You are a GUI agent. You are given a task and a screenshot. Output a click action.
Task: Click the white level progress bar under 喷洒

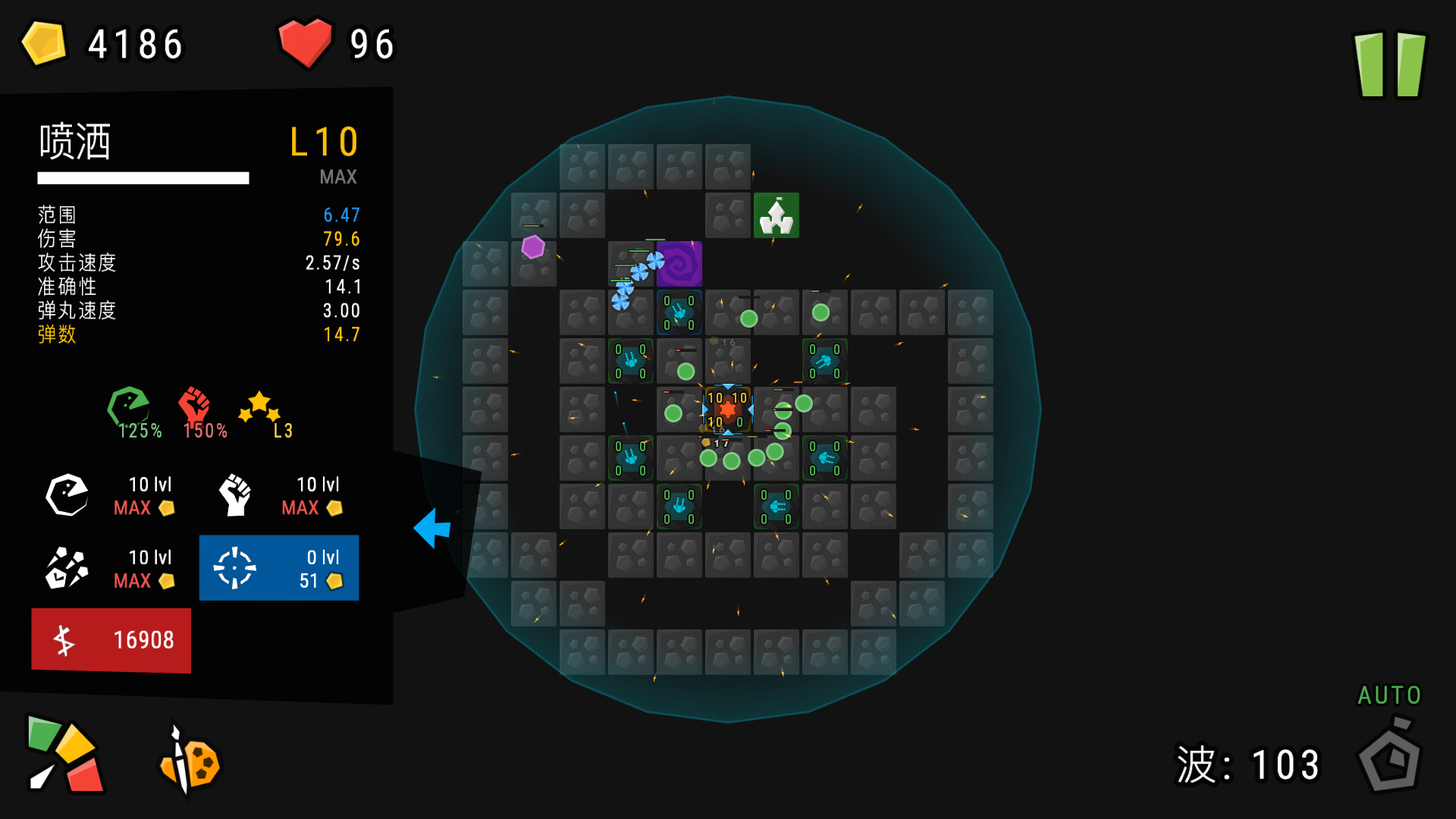[143, 177]
